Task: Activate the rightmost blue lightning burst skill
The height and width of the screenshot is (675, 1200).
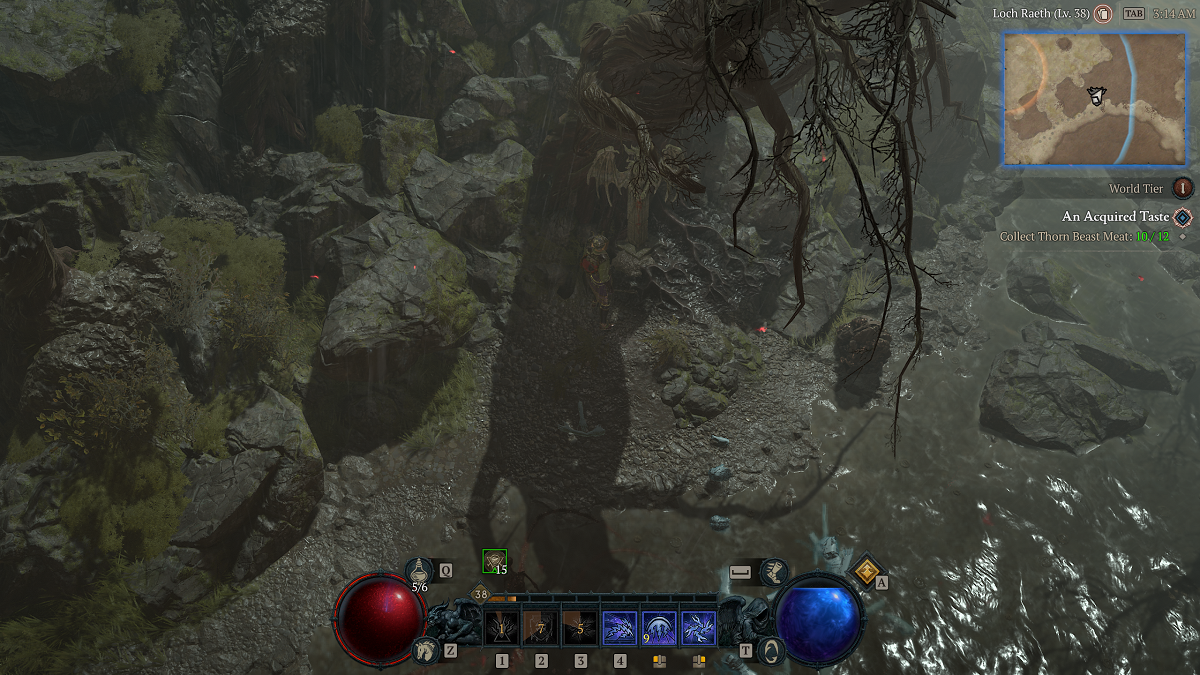Action: [x=697, y=628]
